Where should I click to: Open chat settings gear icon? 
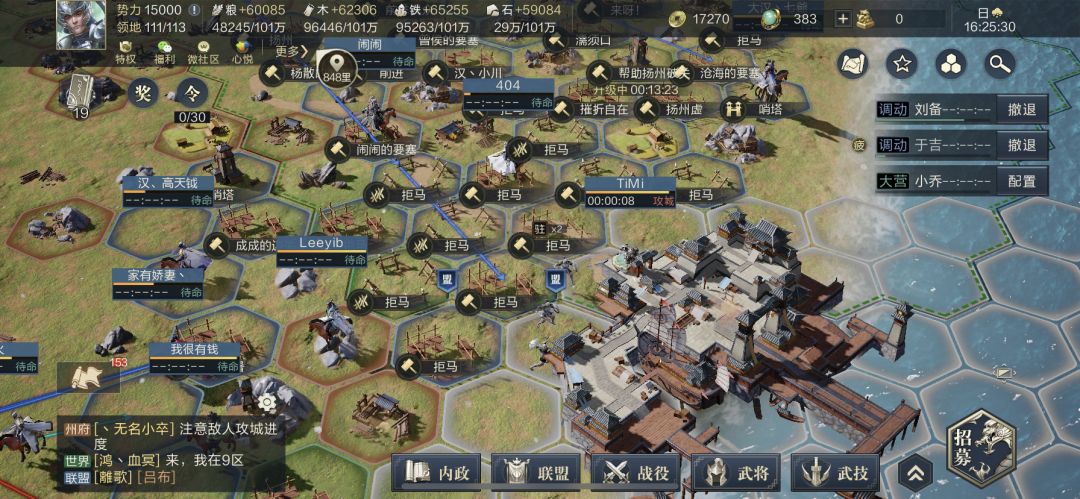pyautogui.click(x=266, y=402)
